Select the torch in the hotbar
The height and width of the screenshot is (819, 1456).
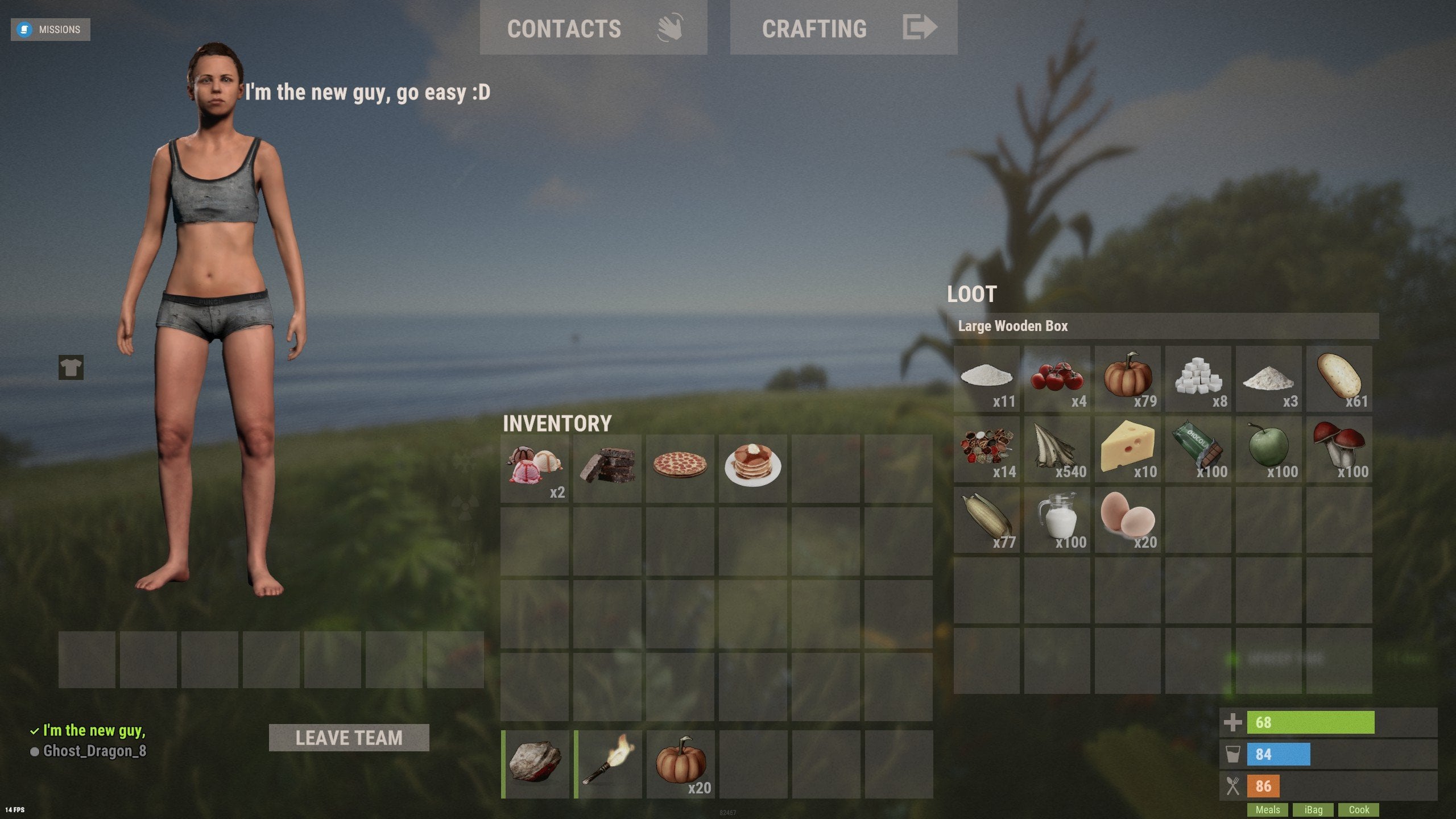point(608,764)
